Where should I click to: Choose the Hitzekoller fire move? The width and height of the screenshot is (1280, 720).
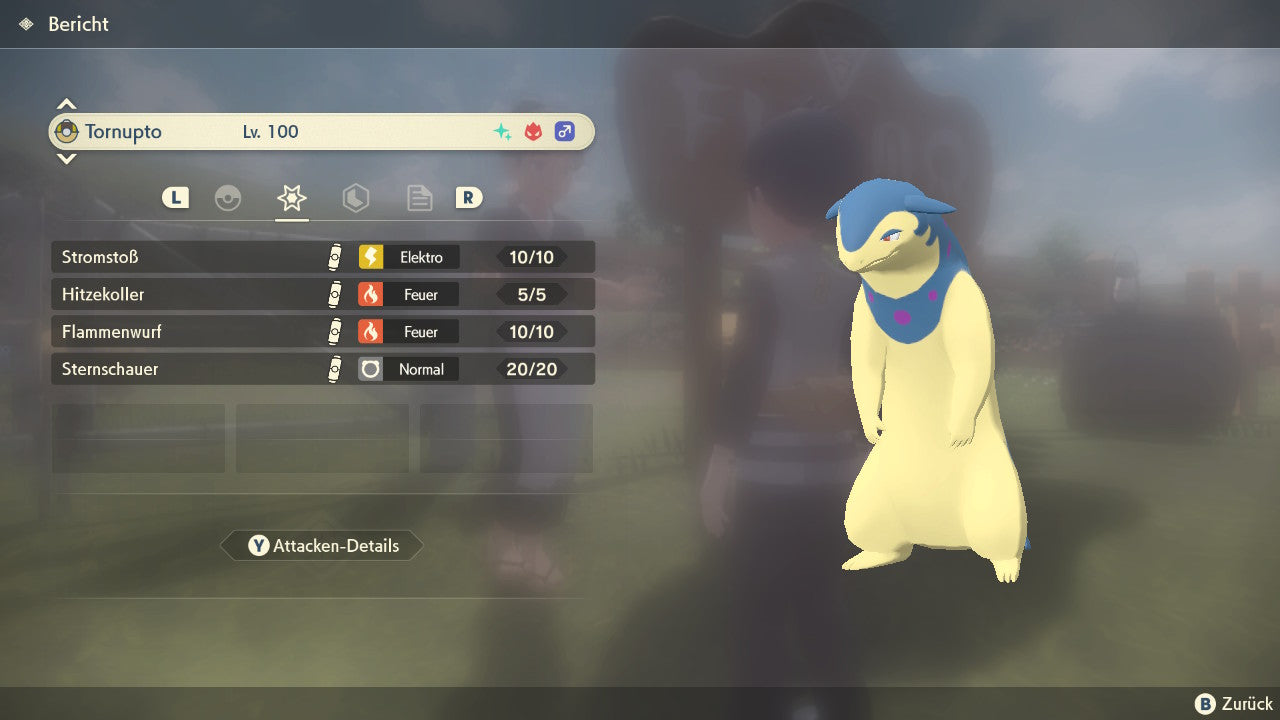tap(322, 294)
